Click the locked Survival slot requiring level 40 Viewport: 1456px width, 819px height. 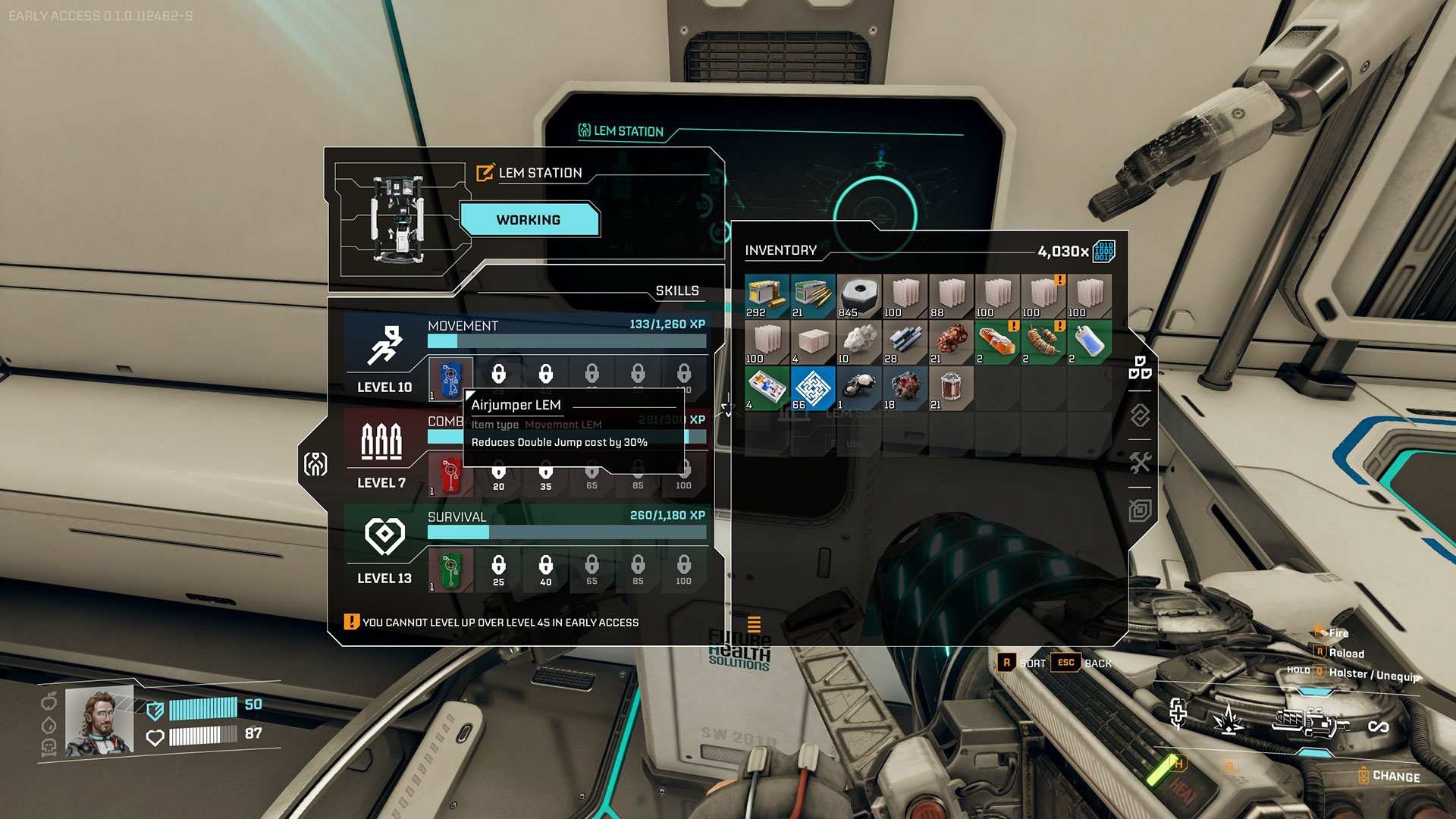[545, 570]
